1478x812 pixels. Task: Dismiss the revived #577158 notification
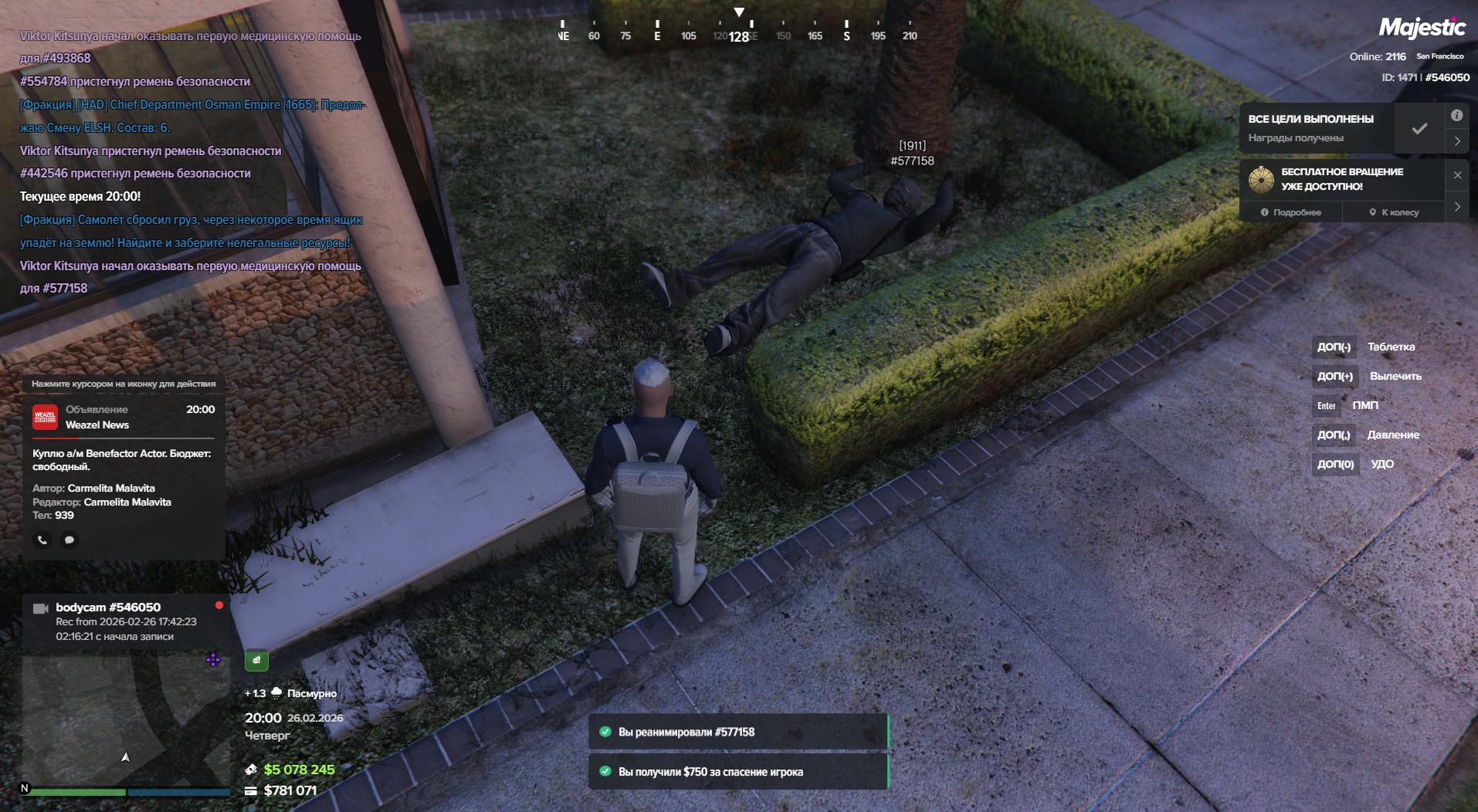coord(737,732)
